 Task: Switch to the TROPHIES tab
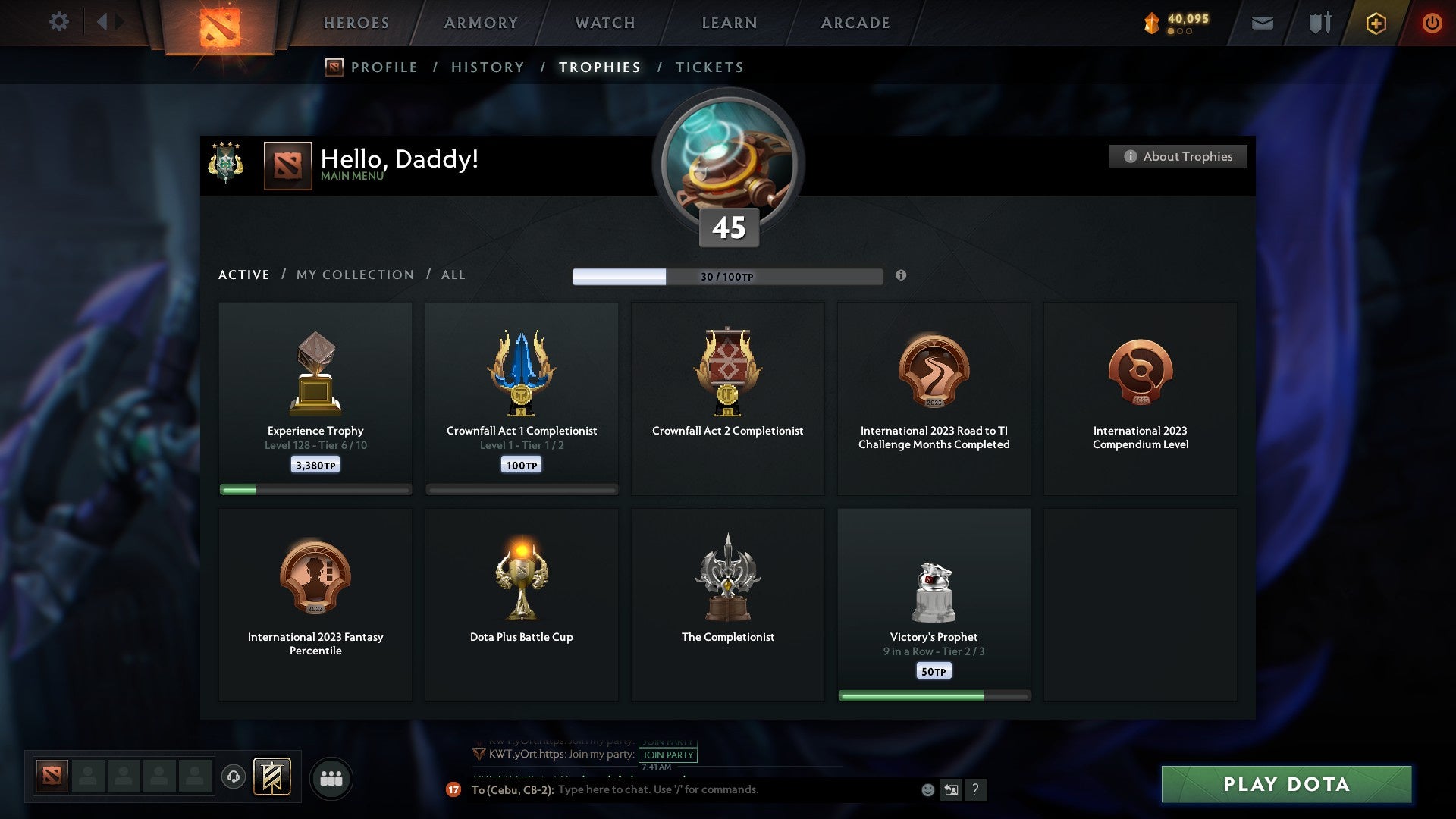point(599,67)
